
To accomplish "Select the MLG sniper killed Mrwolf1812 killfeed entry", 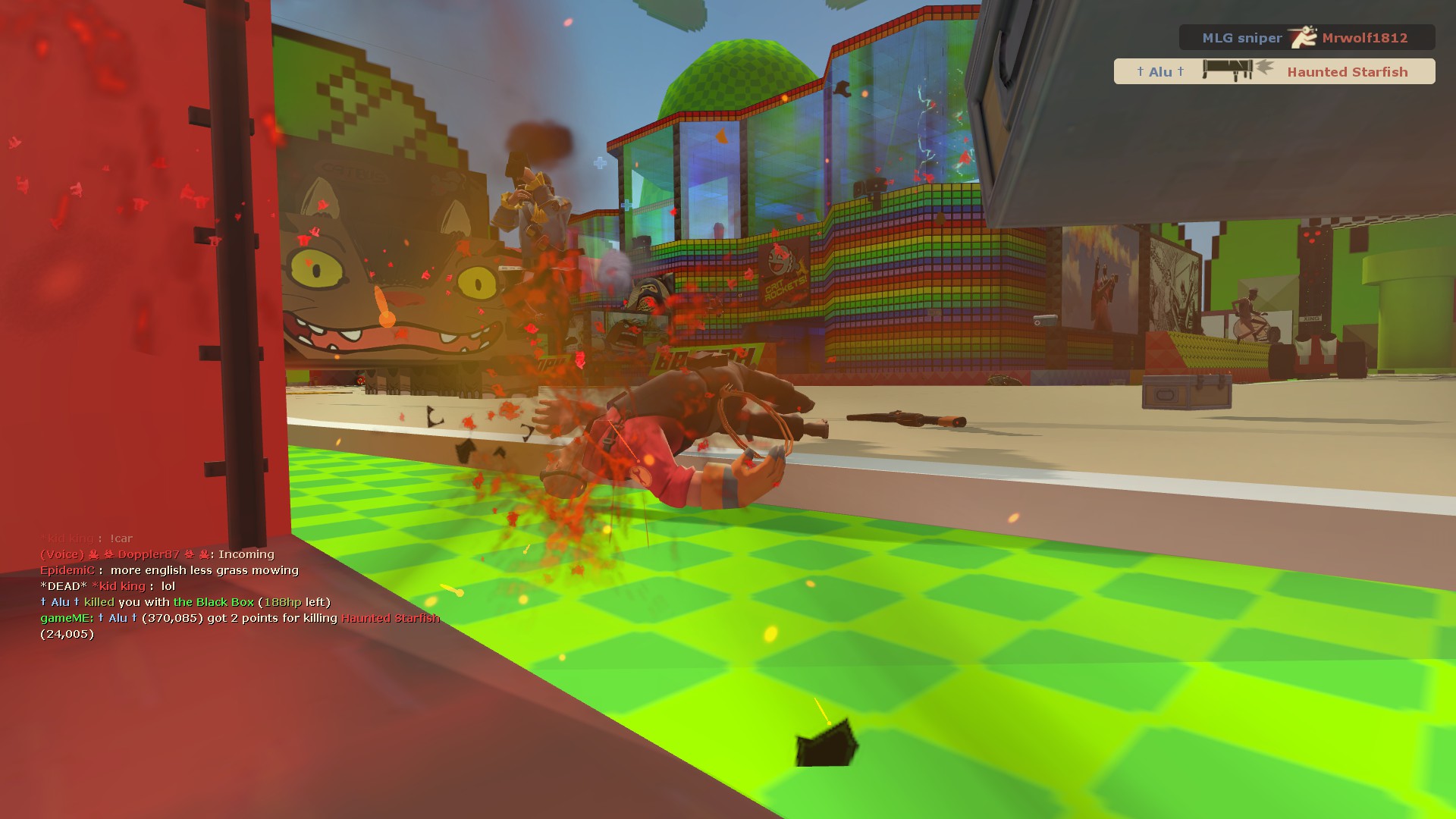I will 1306,37.
